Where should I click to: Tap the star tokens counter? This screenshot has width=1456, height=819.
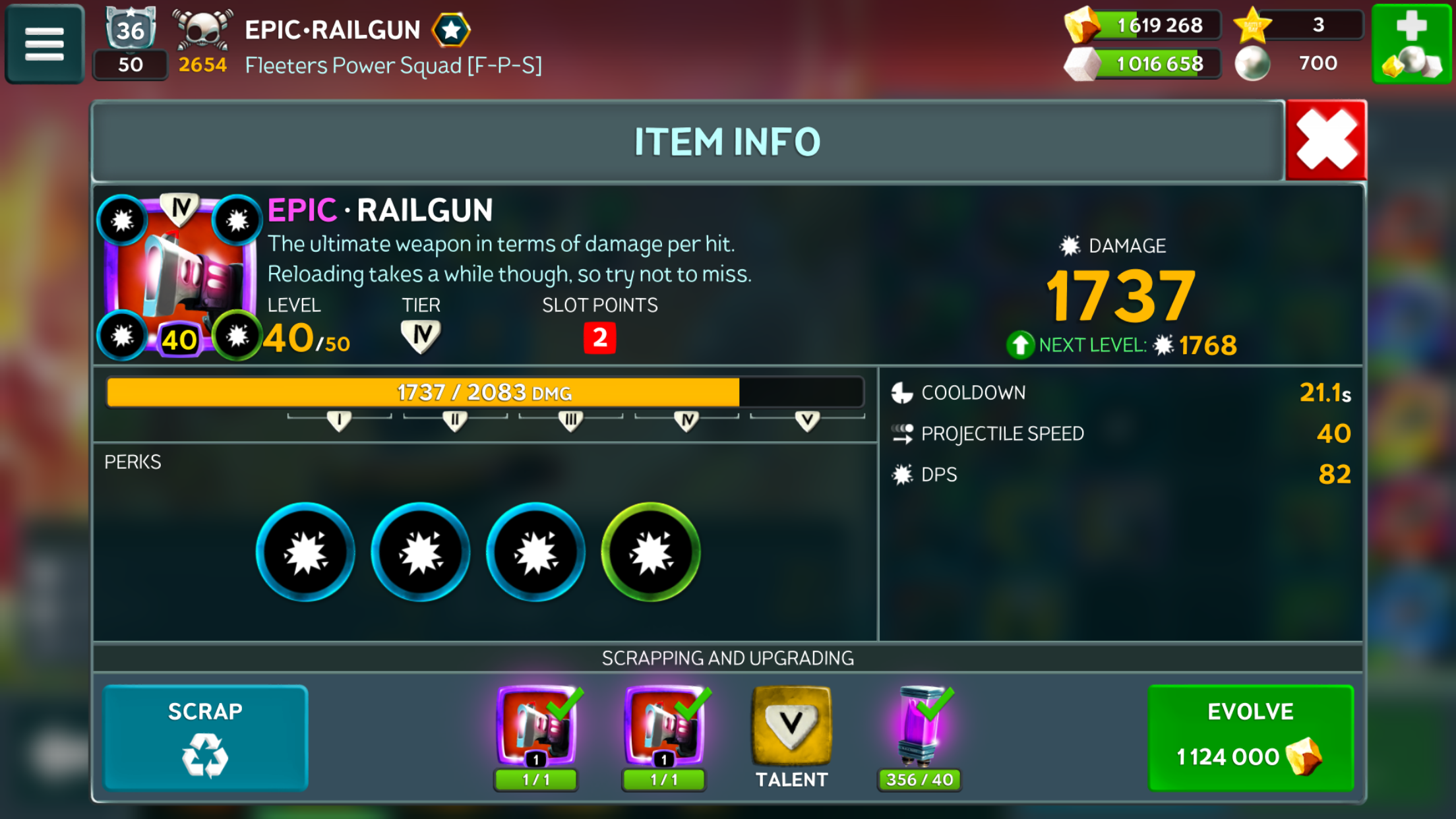[1299, 26]
